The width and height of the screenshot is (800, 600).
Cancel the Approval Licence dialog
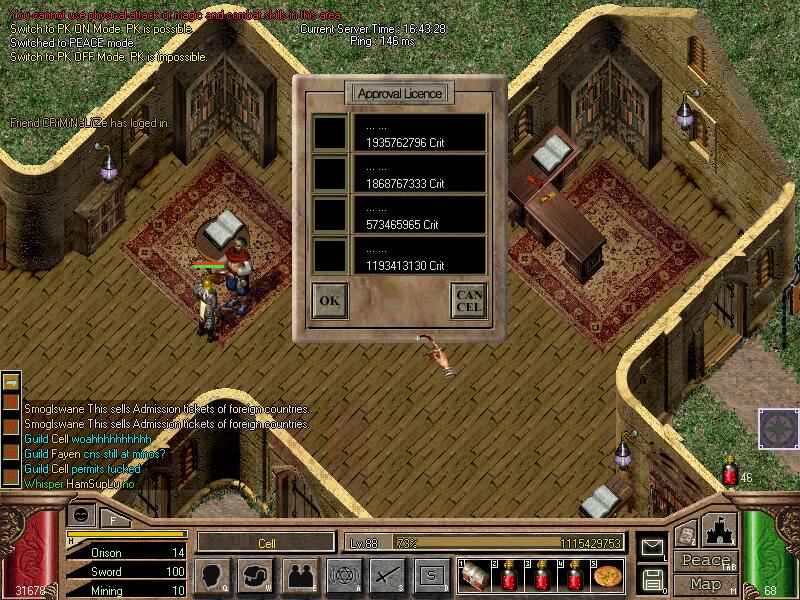click(x=469, y=300)
